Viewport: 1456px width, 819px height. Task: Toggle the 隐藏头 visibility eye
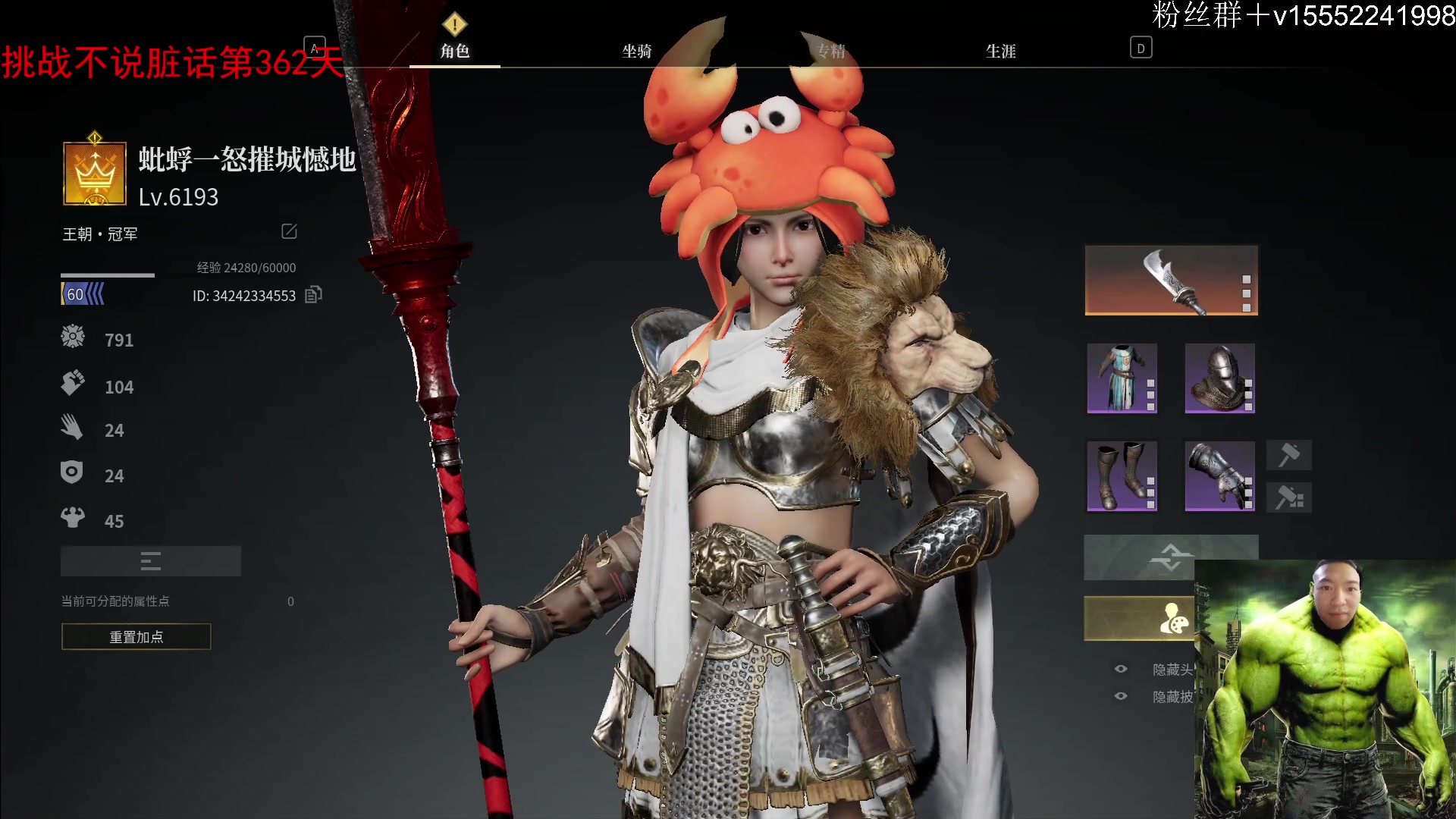click(1121, 669)
